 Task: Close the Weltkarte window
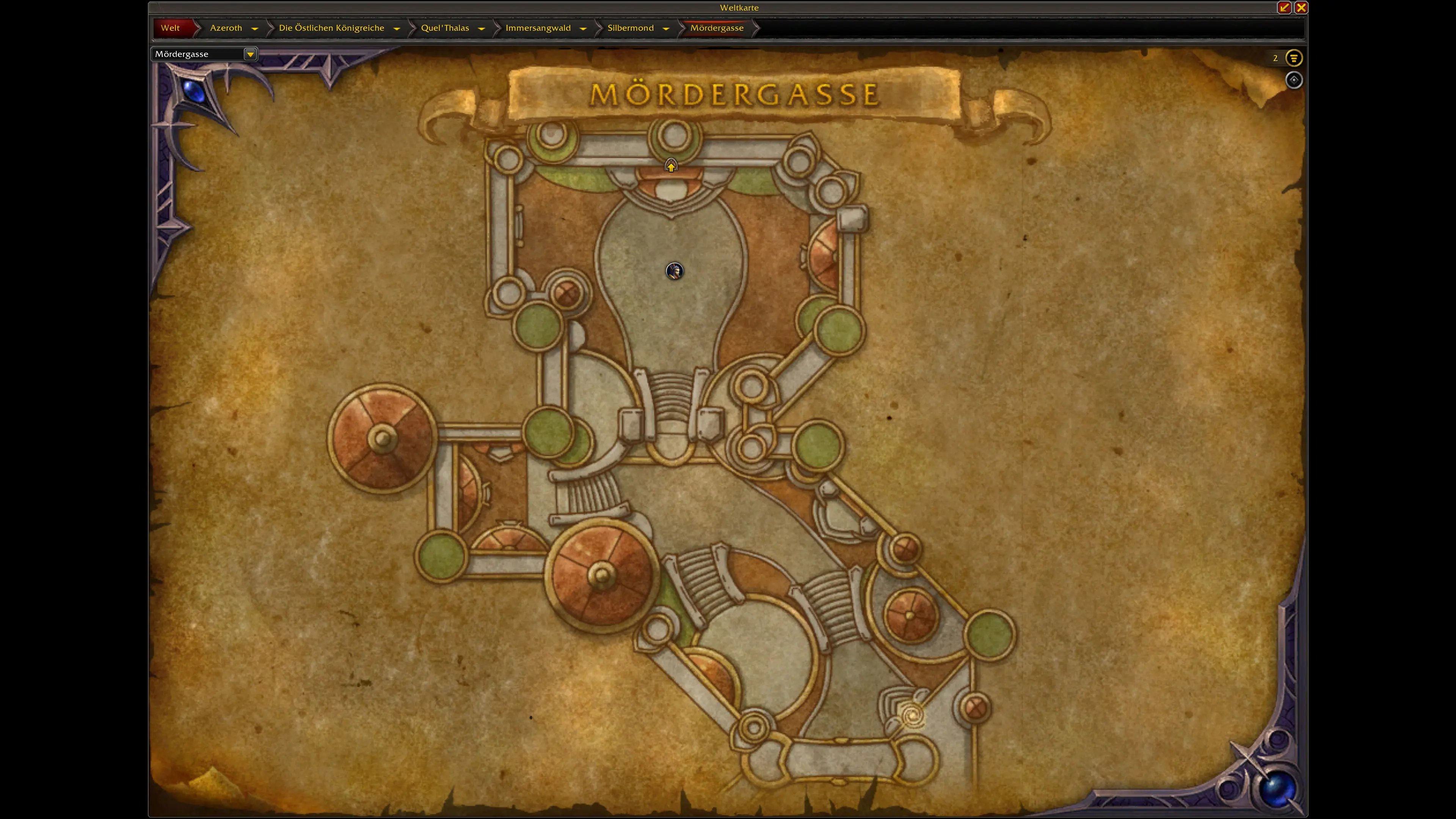(1301, 7)
